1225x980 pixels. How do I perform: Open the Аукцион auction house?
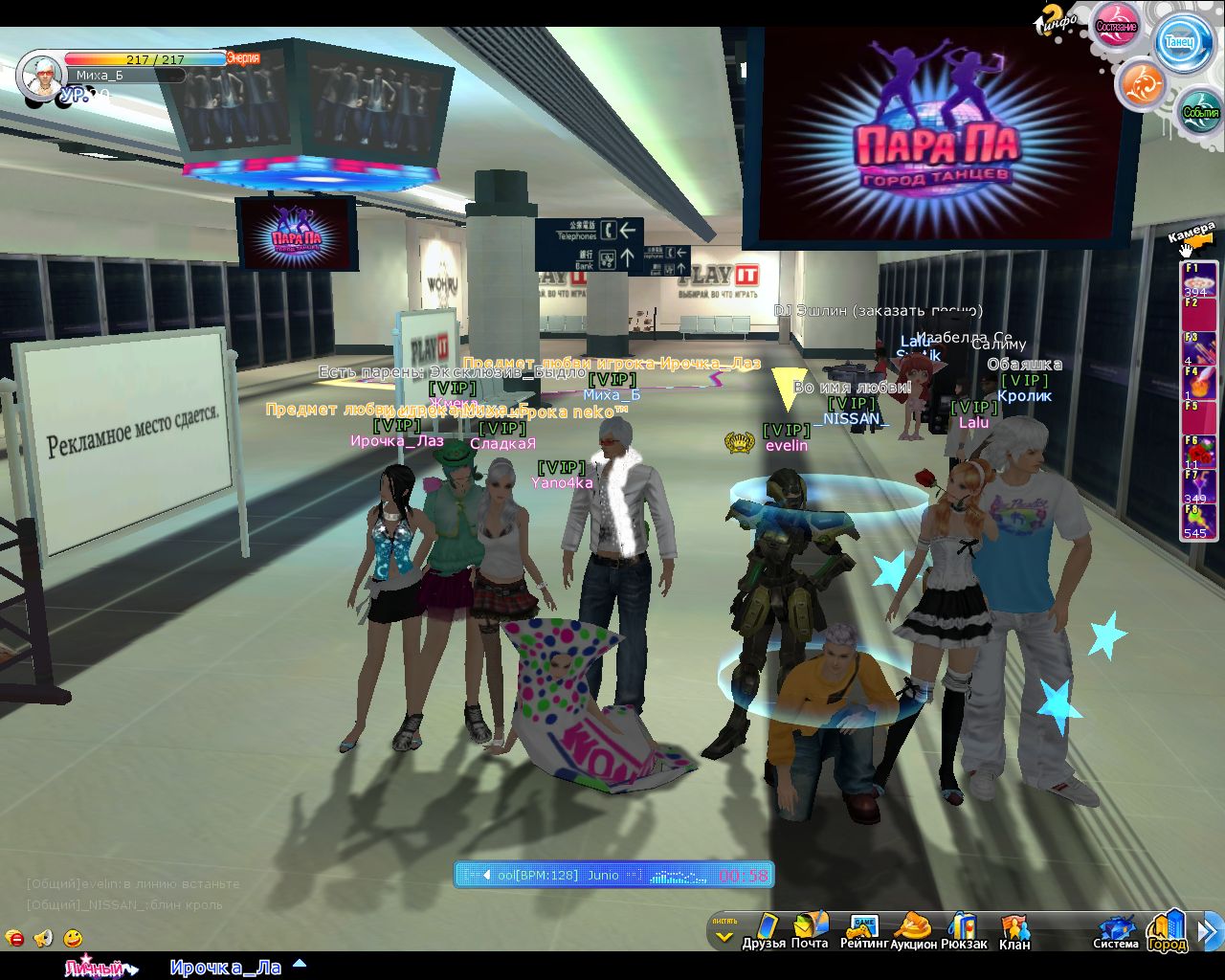[913, 931]
